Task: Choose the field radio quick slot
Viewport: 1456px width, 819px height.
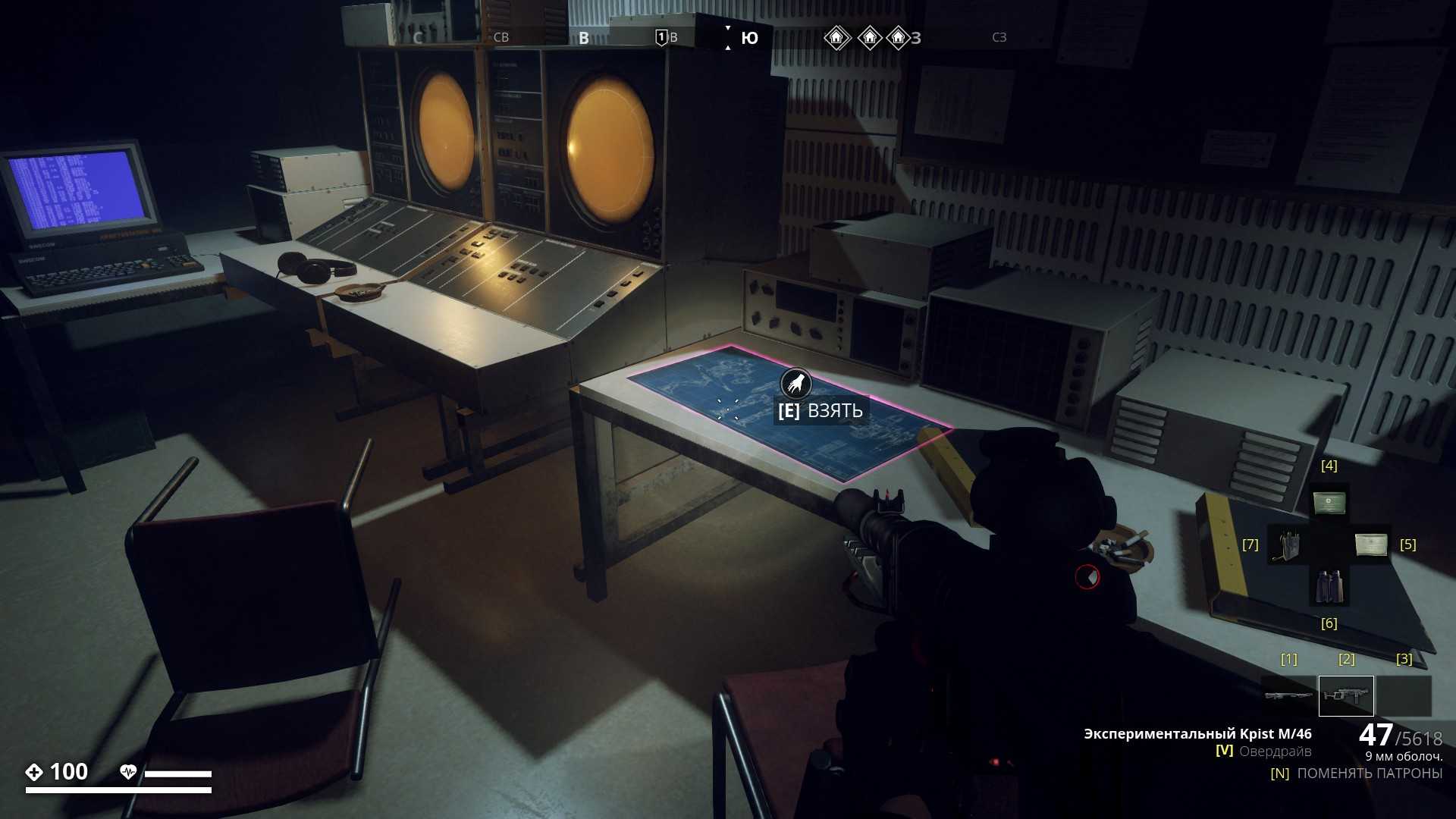Action: (x=1288, y=544)
